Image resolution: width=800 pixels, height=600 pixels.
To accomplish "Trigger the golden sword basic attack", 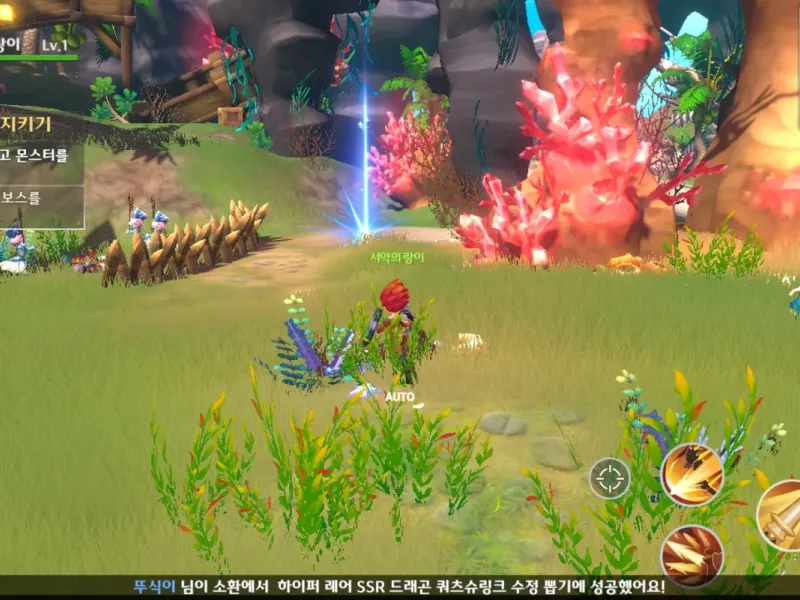I will [783, 515].
